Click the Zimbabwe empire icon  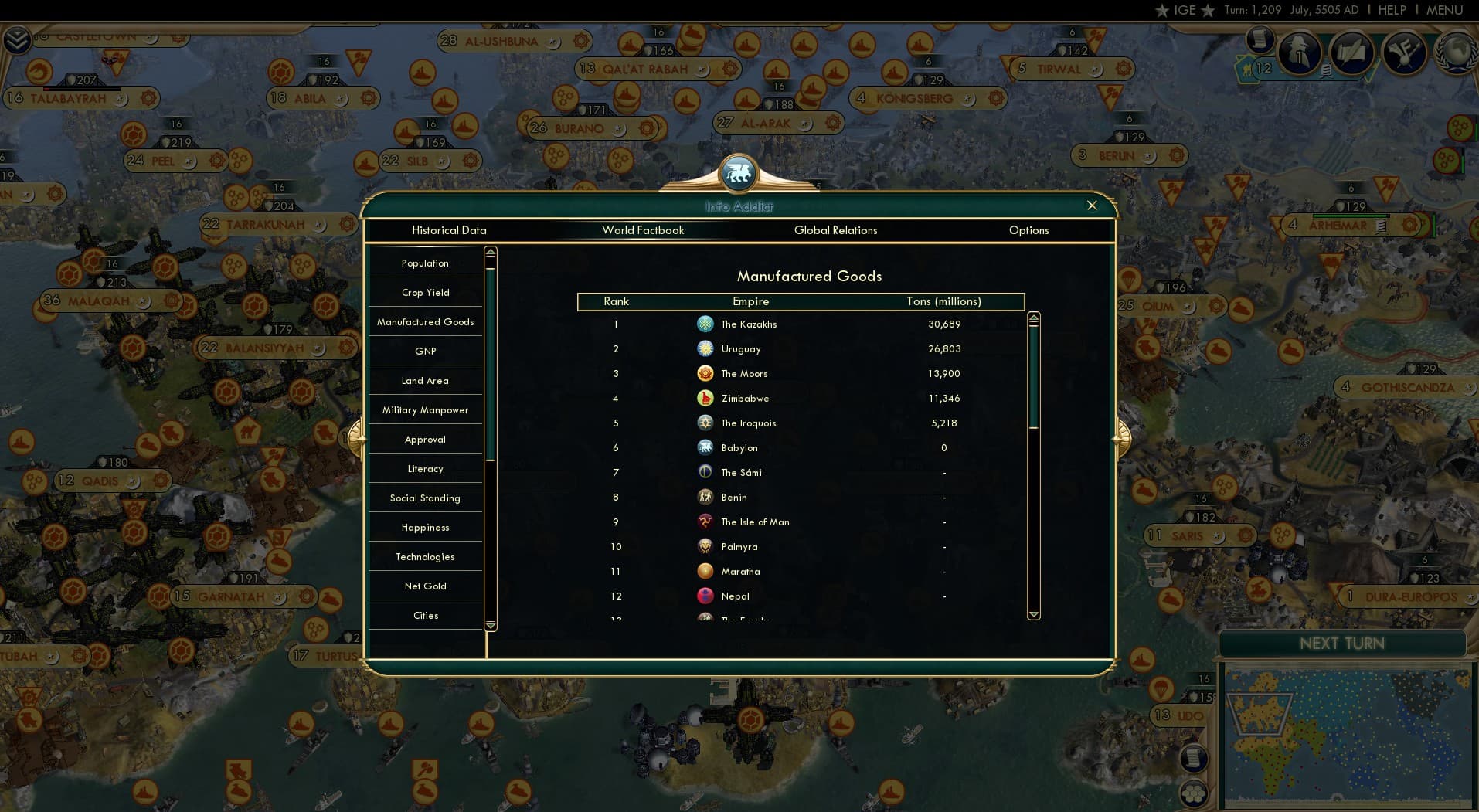coord(705,398)
